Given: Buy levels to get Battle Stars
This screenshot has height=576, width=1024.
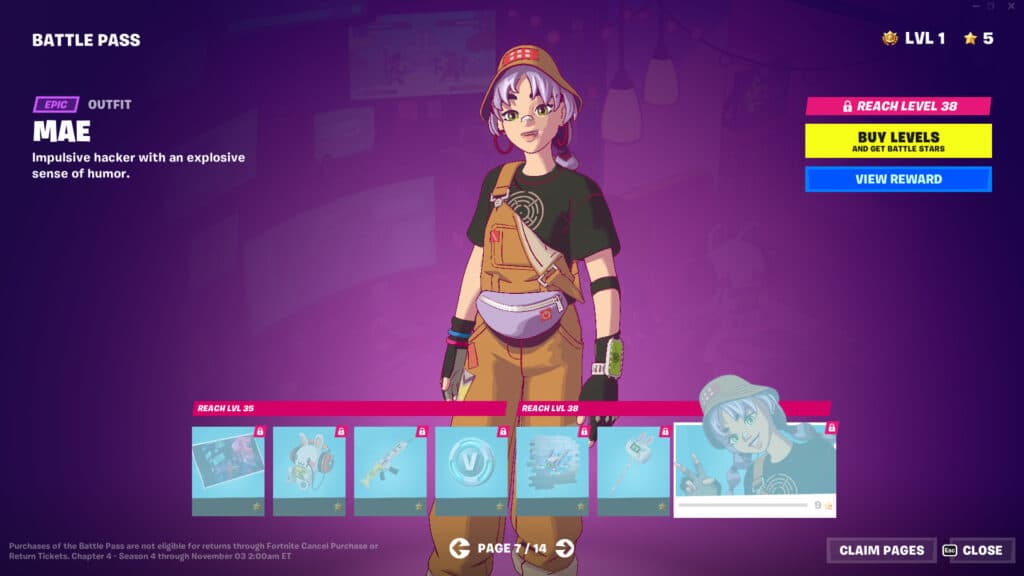Looking at the screenshot, I should point(898,141).
